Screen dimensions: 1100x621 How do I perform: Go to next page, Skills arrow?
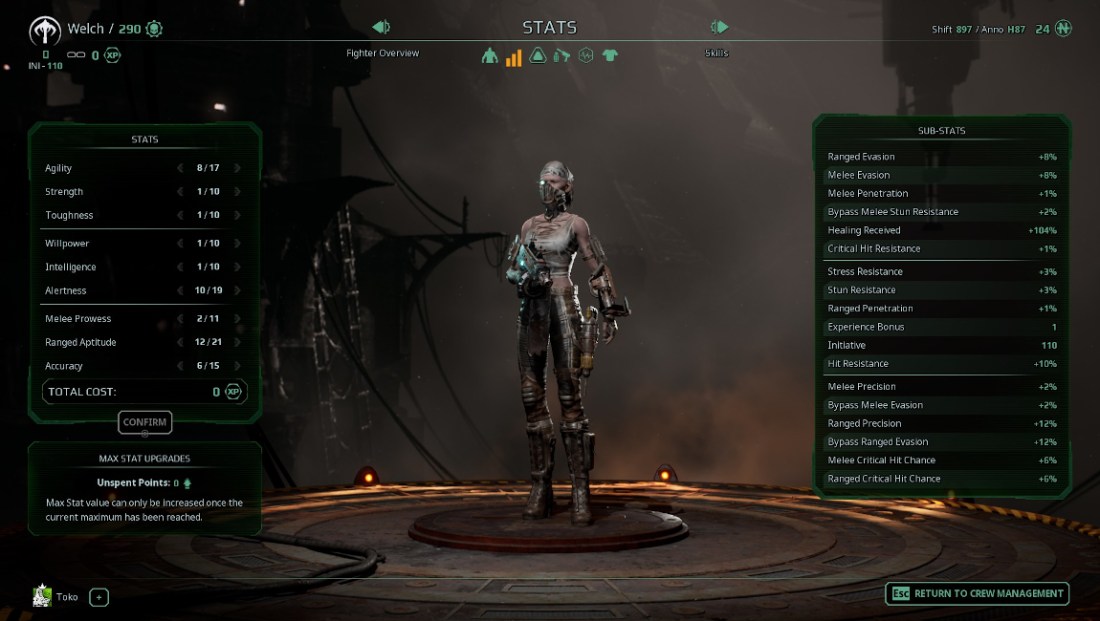click(x=719, y=27)
